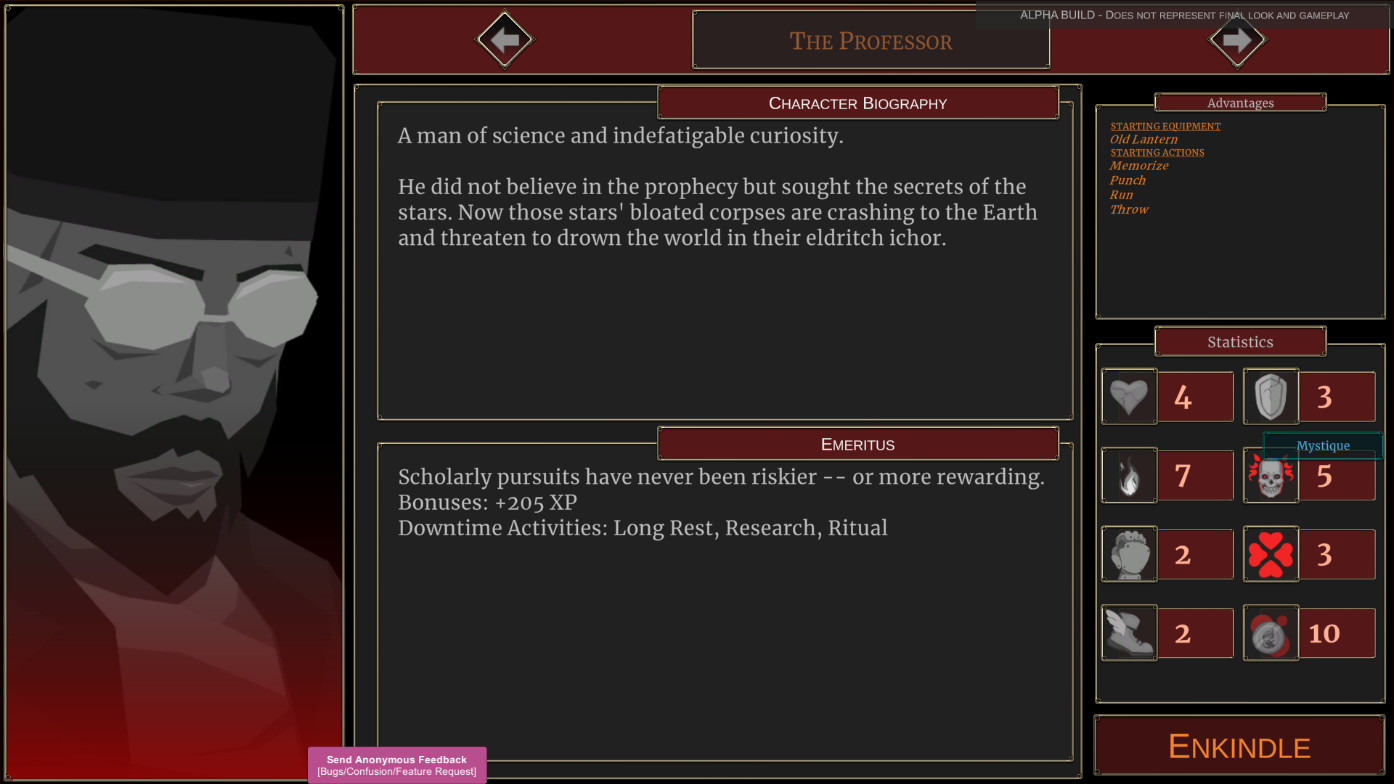This screenshot has width=1394, height=784.
Task: Open the Emeritus panel header
Action: coord(858,444)
